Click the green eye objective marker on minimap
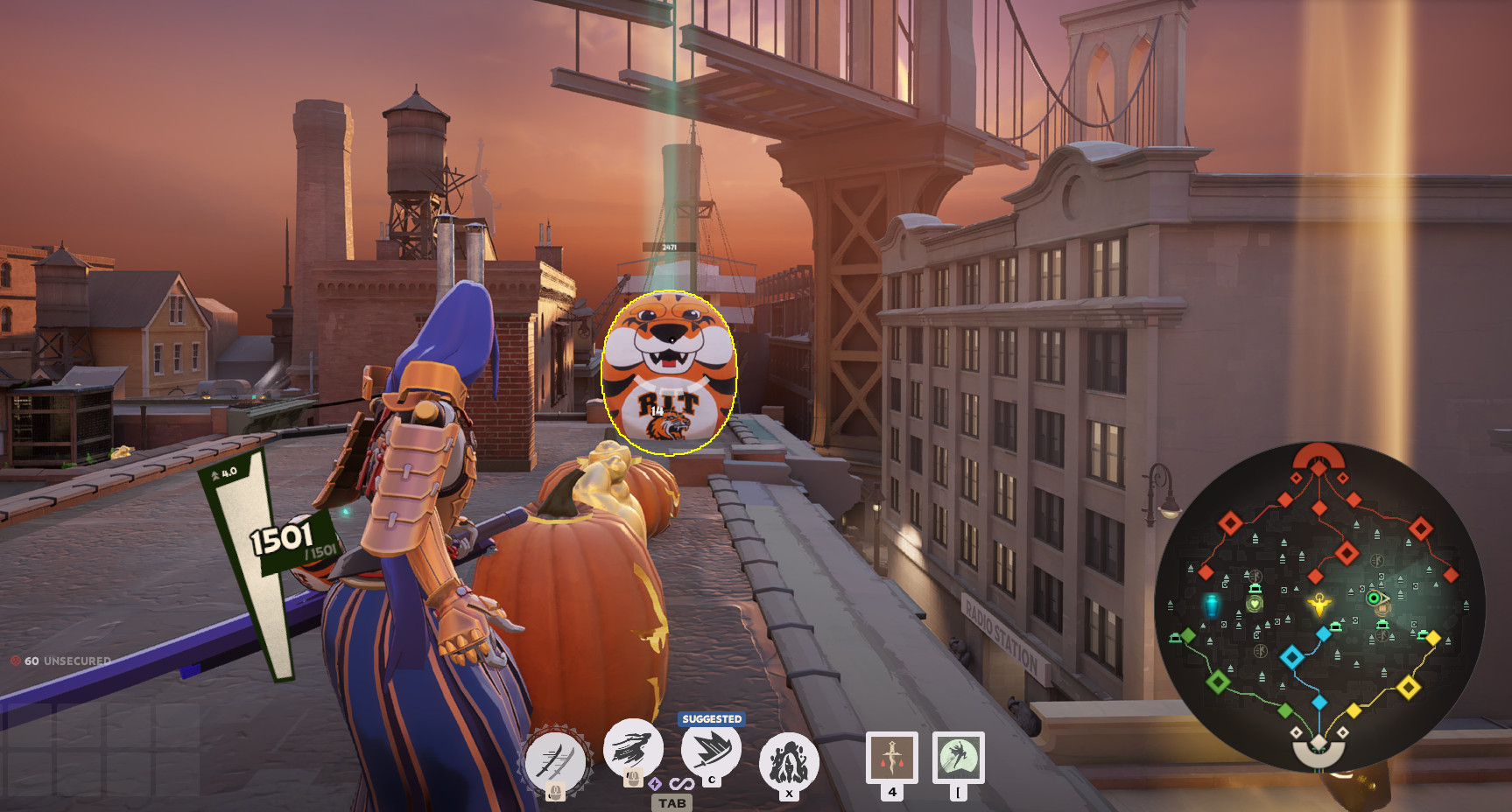Screen dimensions: 1512x812 click(1375, 598)
